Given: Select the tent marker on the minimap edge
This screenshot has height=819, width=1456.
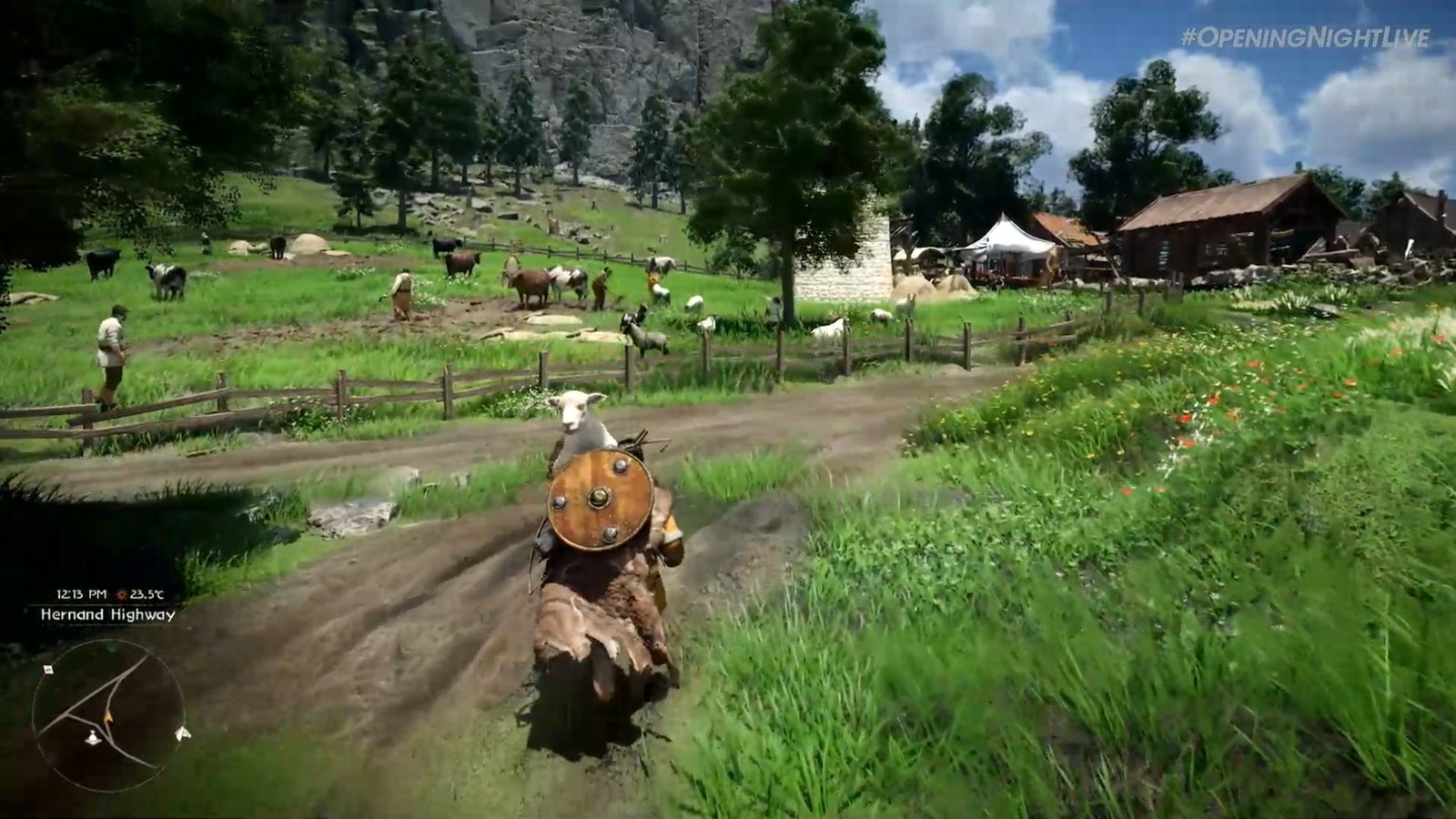Looking at the screenshot, I should [183, 733].
